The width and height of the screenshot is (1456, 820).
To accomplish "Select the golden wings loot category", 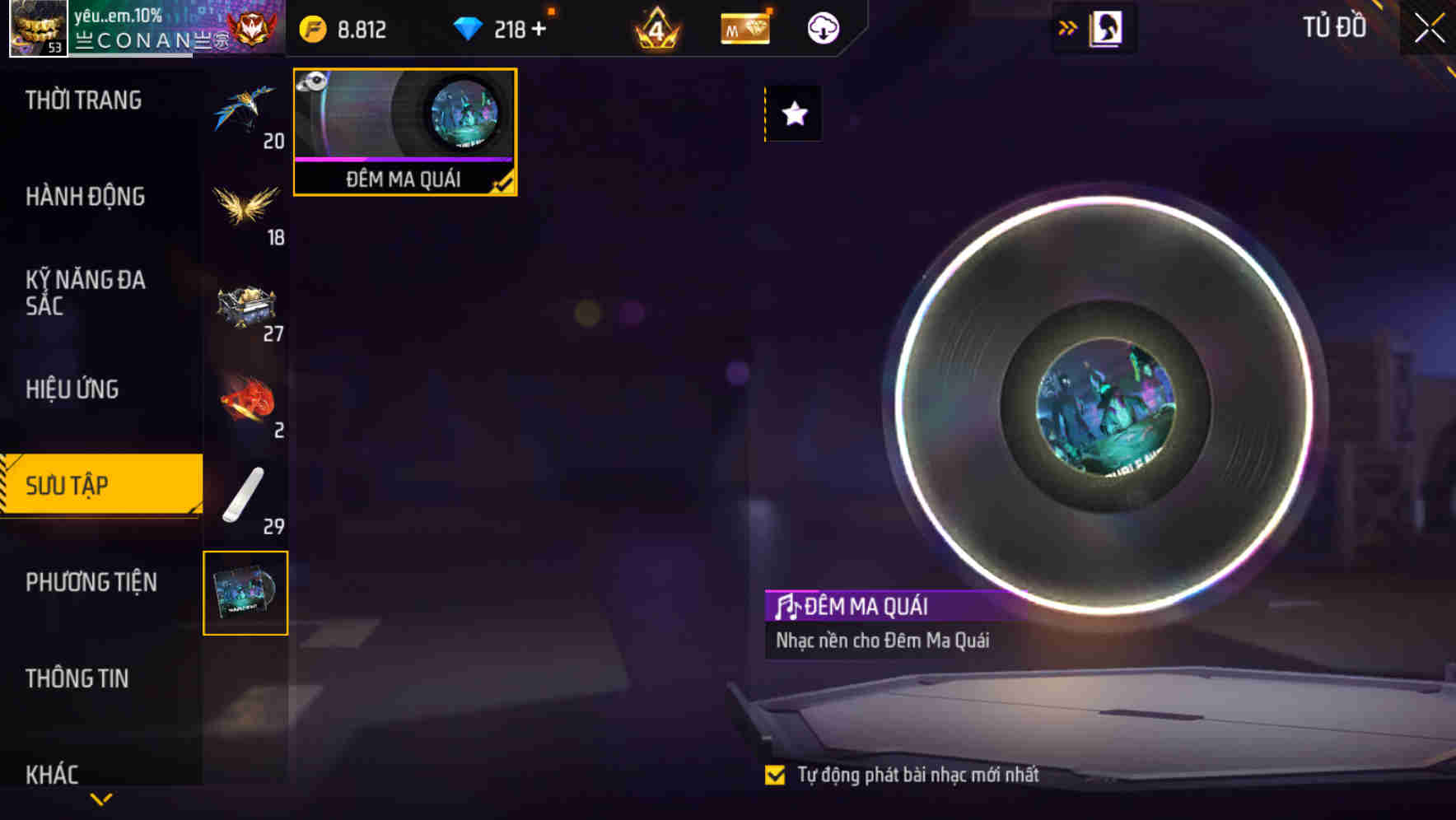I will click(x=246, y=207).
